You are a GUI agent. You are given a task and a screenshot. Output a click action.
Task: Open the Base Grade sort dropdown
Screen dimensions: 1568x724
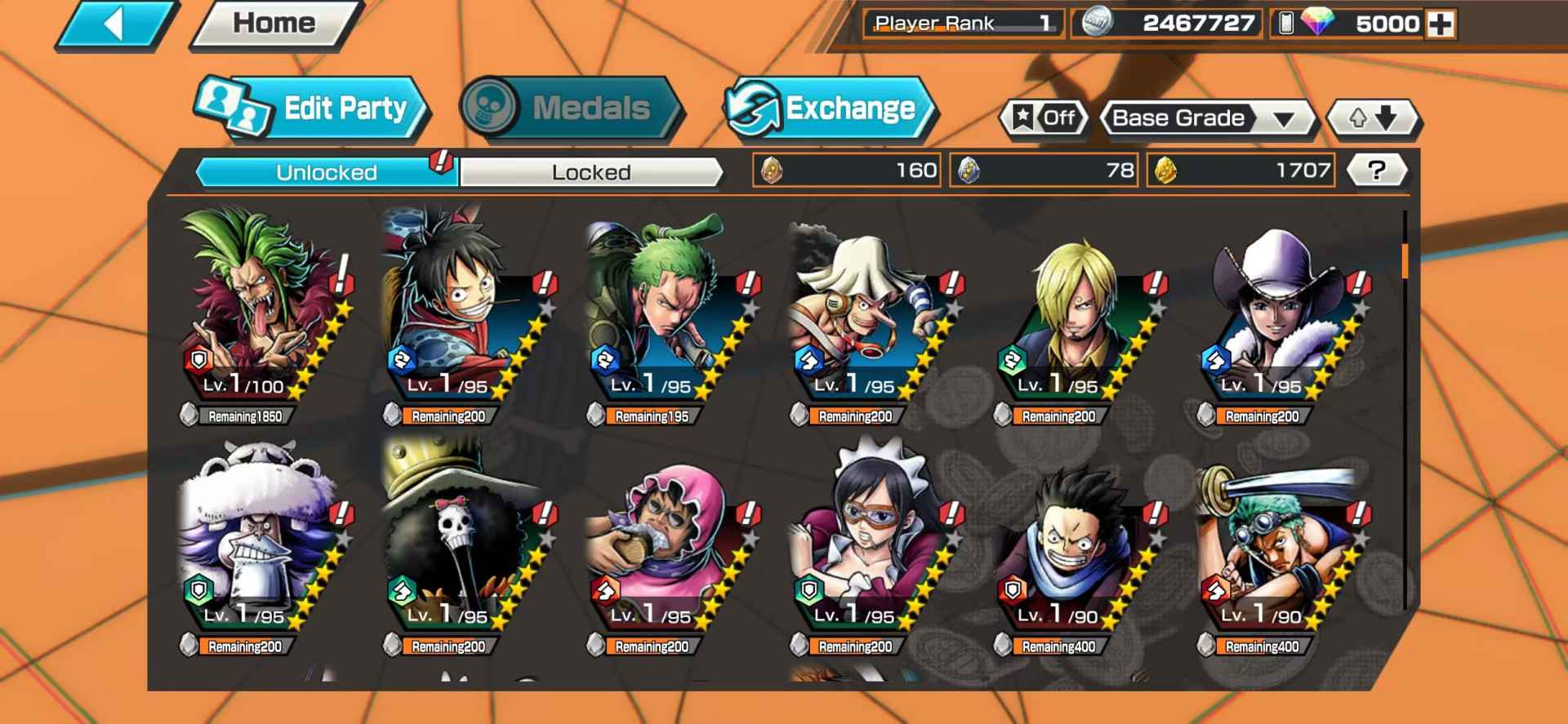coord(1205,118)
